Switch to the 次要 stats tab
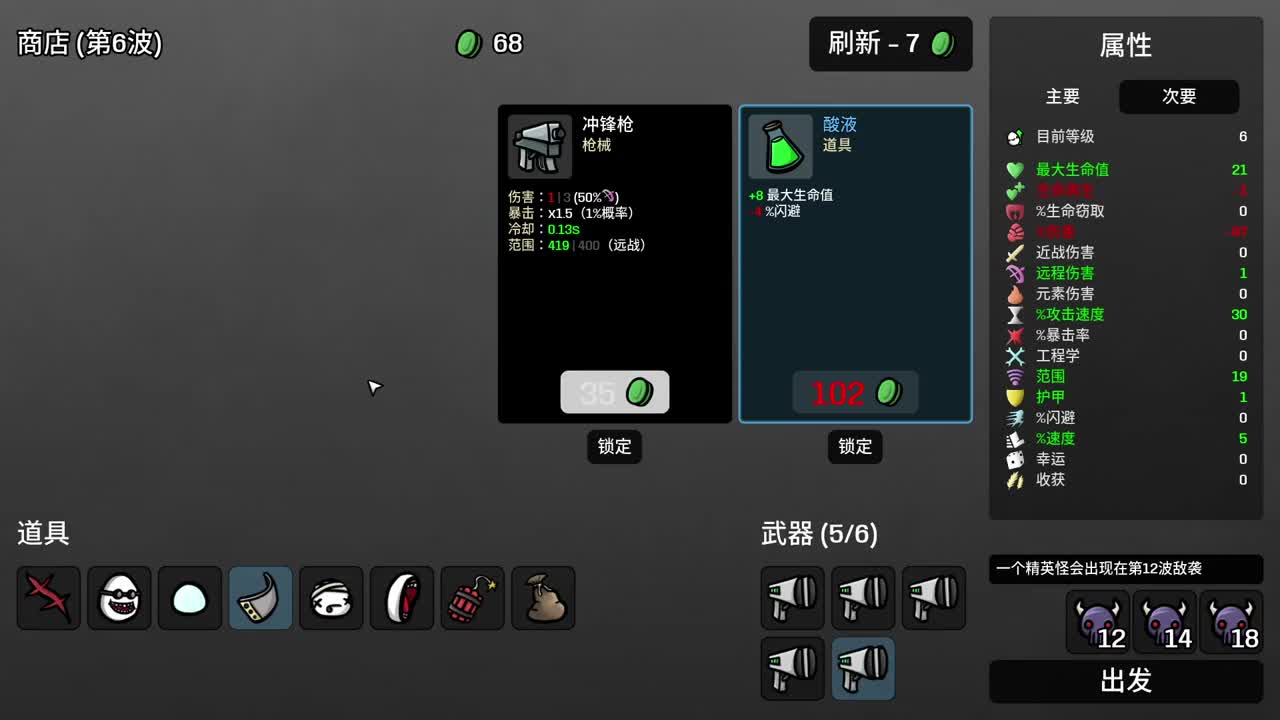This screenshot has width=1280, height=720. pyautogui.click(x=1179, y=97)
